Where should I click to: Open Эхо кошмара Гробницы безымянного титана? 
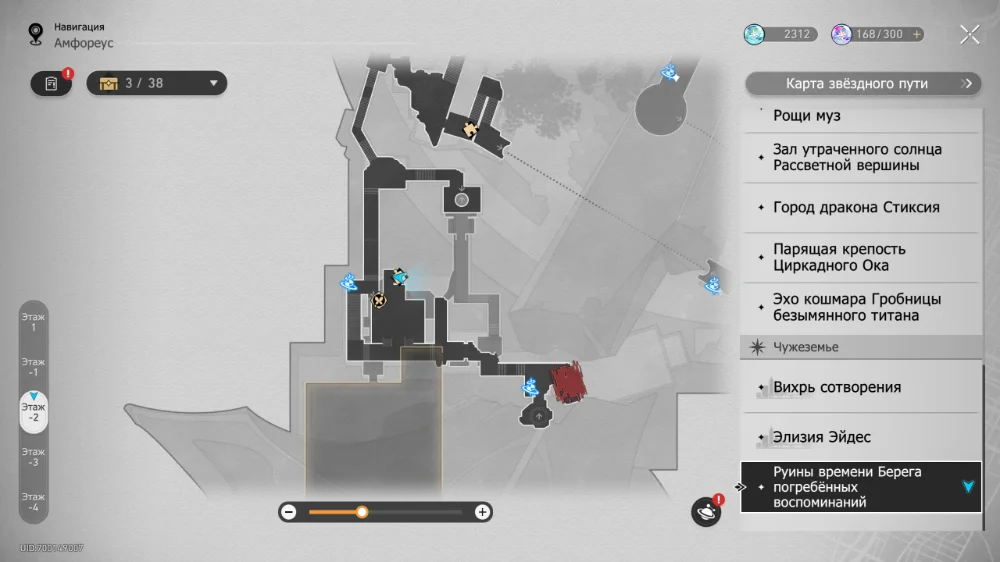coord(860,307)
